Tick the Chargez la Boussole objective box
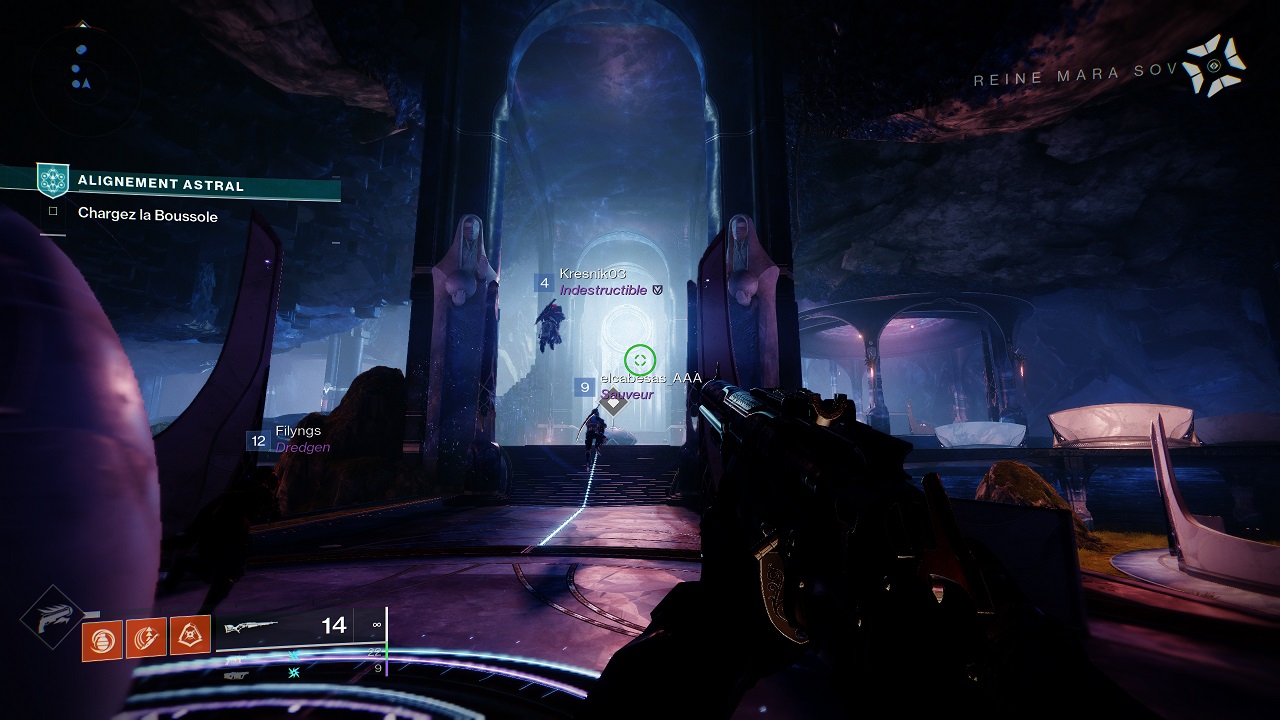The width and height of the screenshot is (1280, 720). (53, 213)
